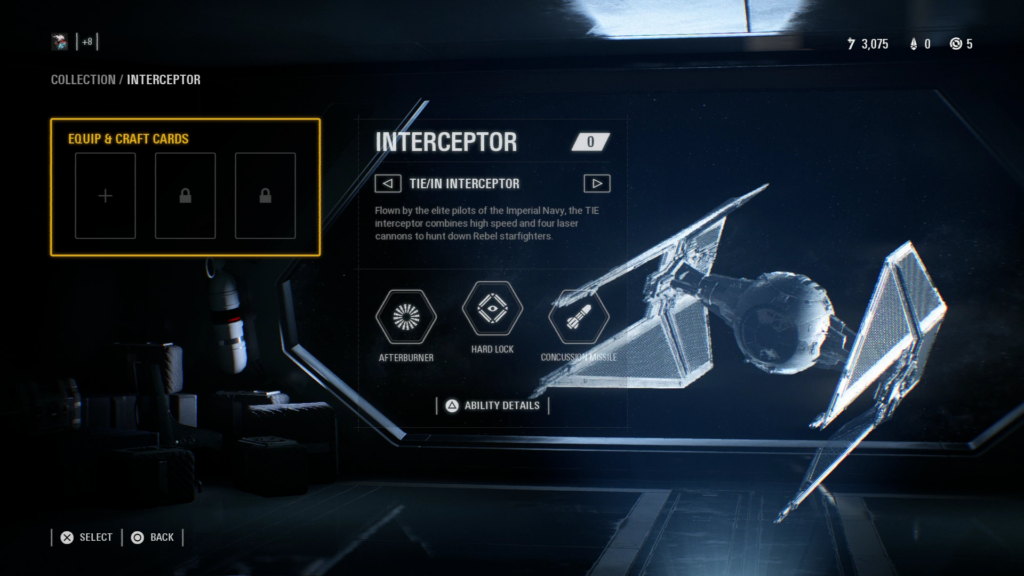Viewport: 1024px width, 576px height.
Task: Select the Concussion Missile ability icon
Action: click(578, 316)
